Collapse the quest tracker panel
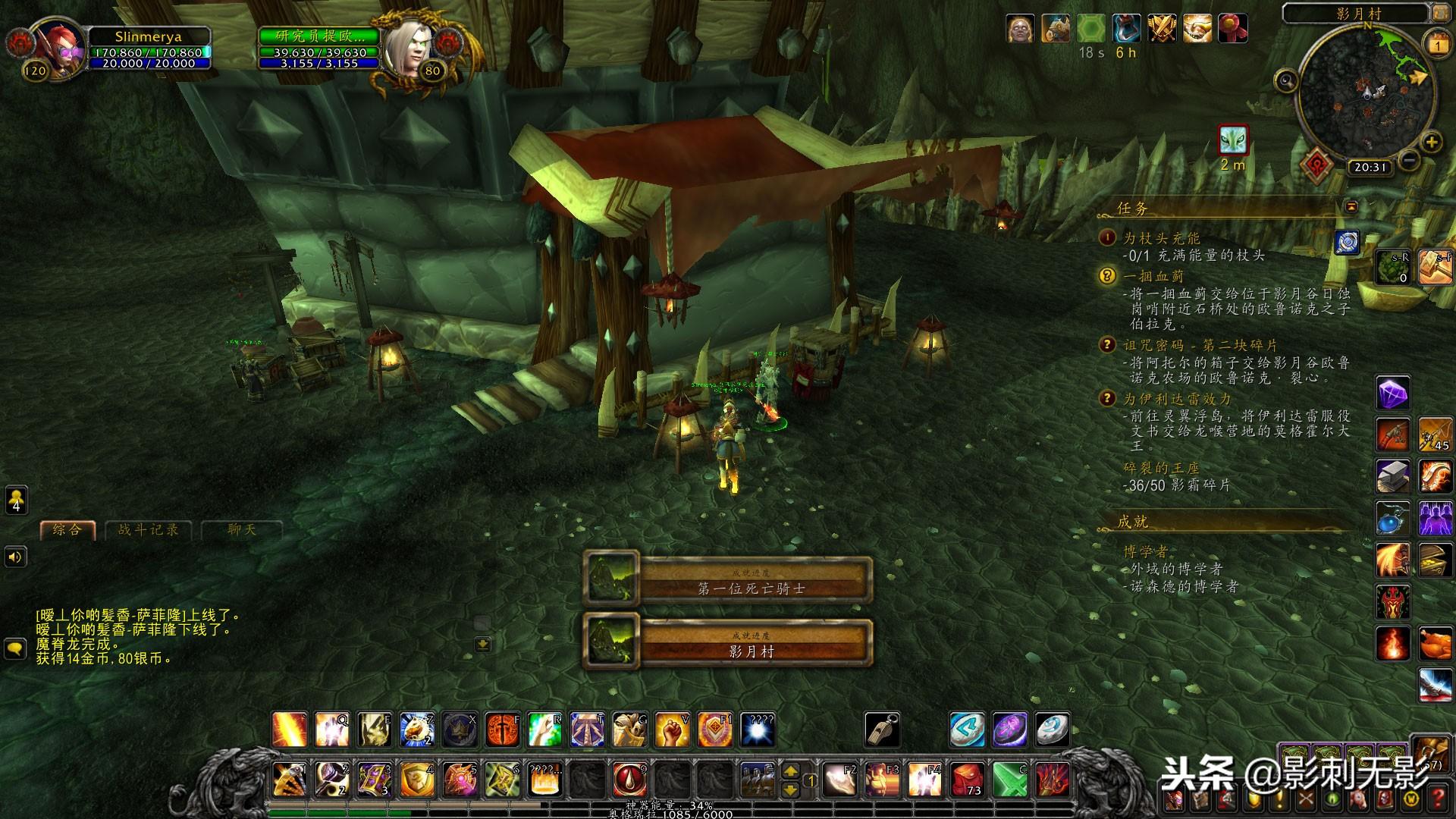Image resolution: width=1456 pixels, height=819 pixels. tap(1351, 206)
